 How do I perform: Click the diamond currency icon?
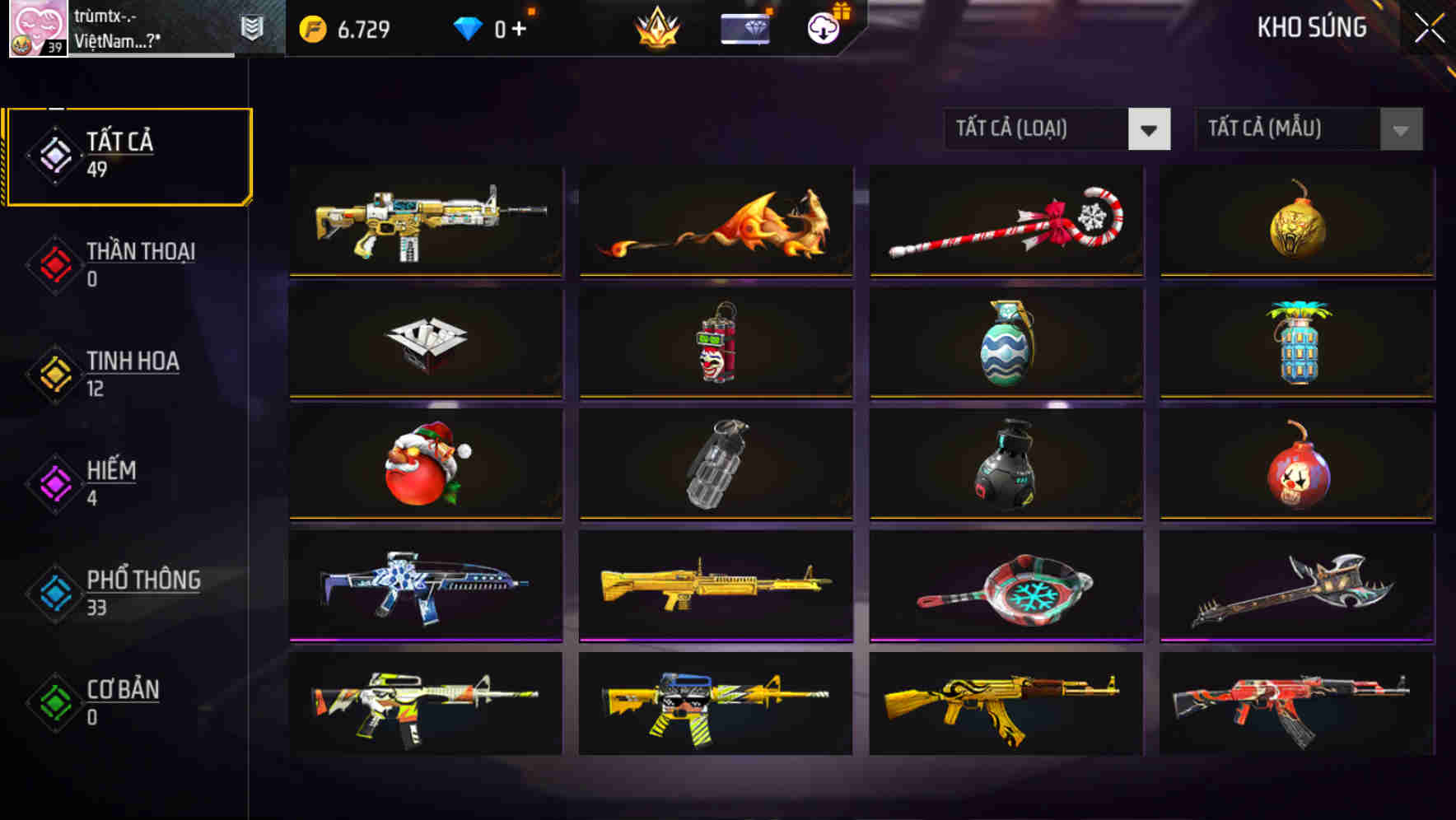[468, 27]
